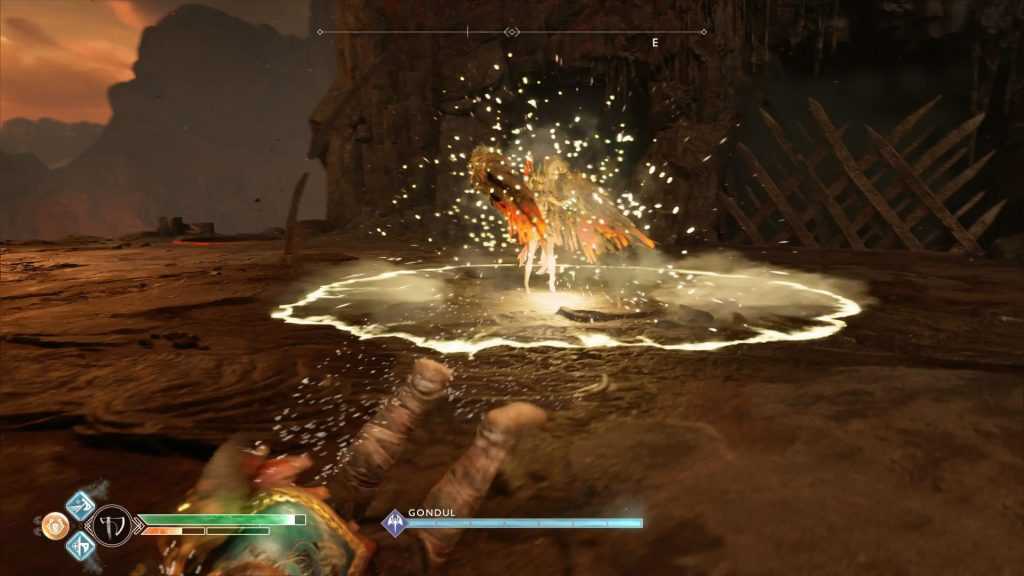Select the Leviathan Axe weapon icon
Screen dimensions: 1024x576
[x=112, y=524]
